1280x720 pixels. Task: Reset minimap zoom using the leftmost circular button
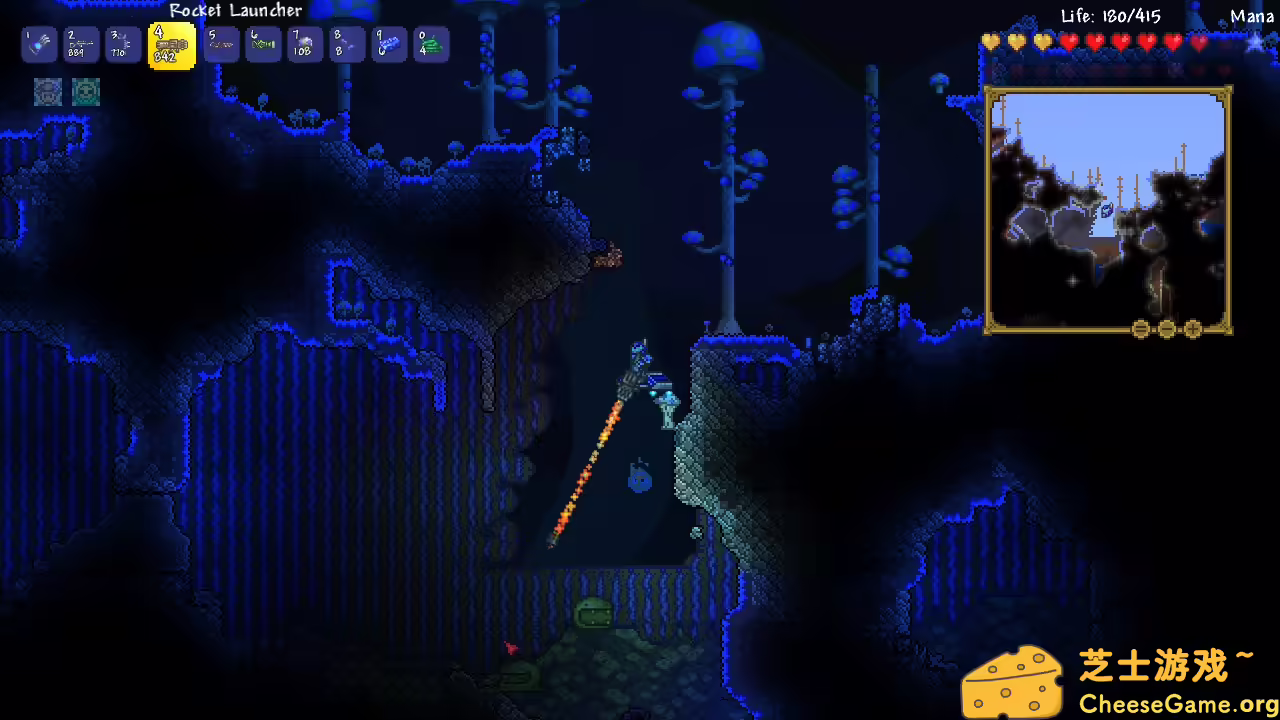point(1141,329)
